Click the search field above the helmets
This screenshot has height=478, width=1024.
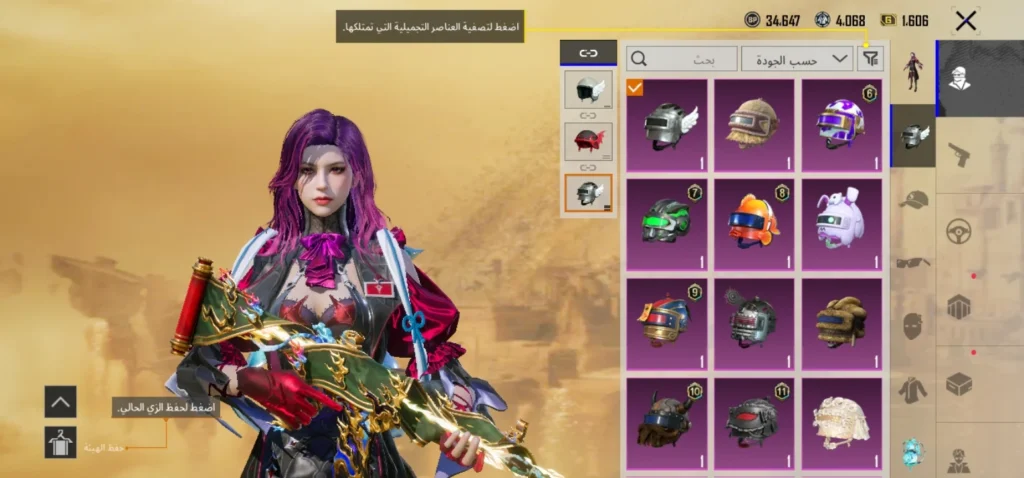tap(682, 59)
